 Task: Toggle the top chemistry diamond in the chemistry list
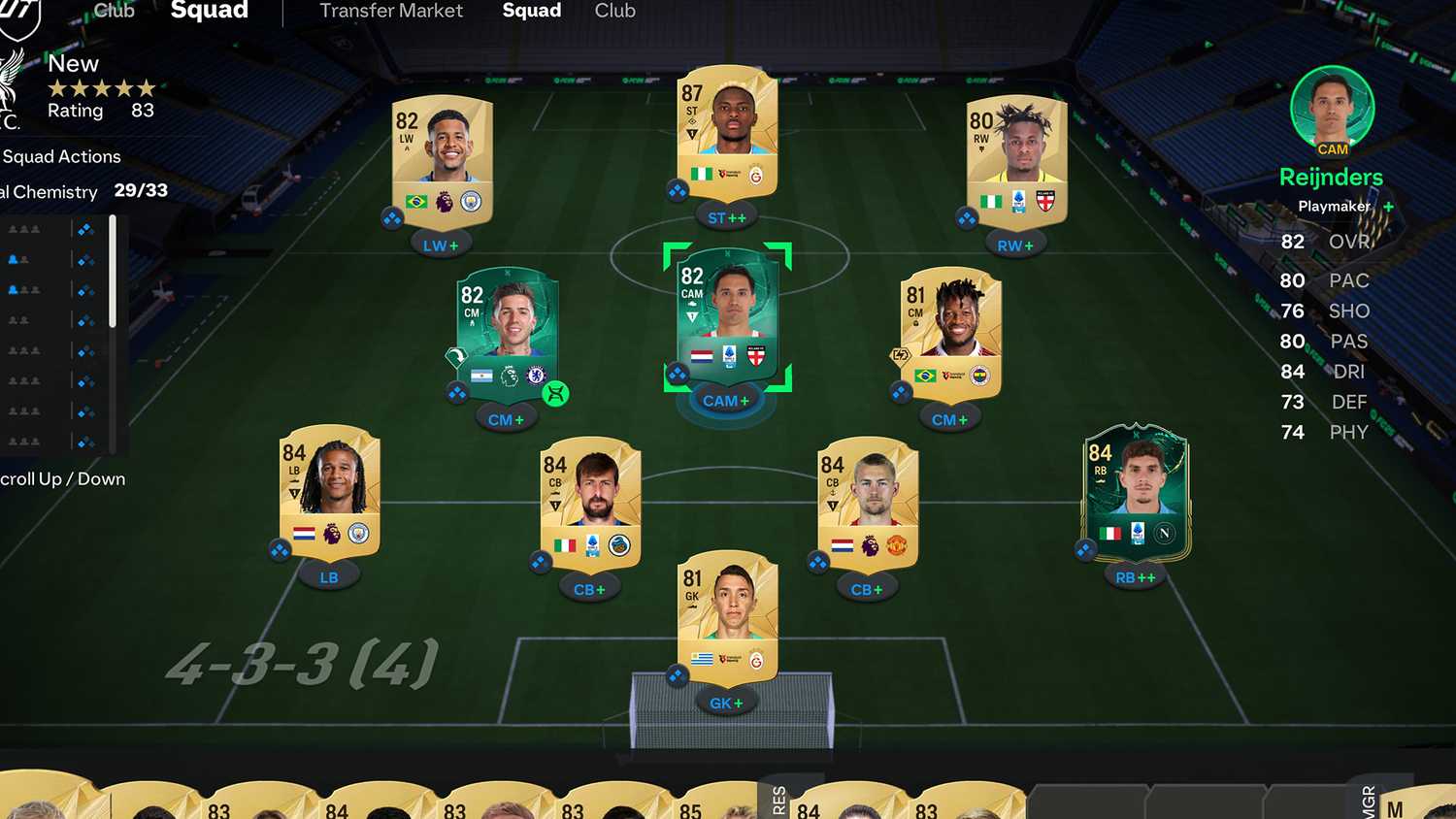tap(85, 229)
